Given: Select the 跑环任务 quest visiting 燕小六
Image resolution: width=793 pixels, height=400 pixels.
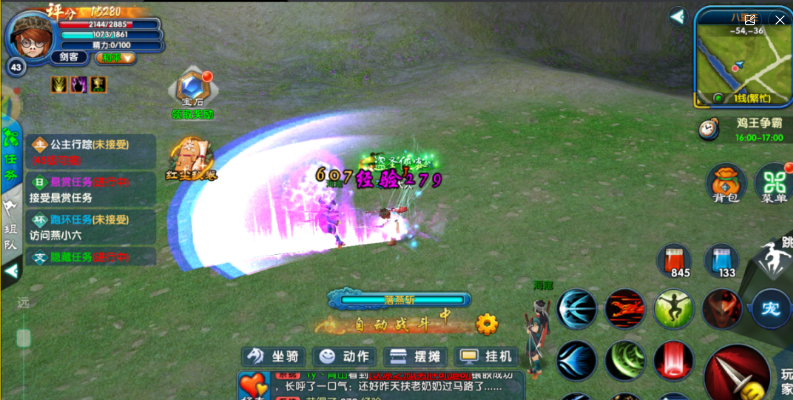Looking at the screenshot, I should pyautogui.click(x=92, y=227).
